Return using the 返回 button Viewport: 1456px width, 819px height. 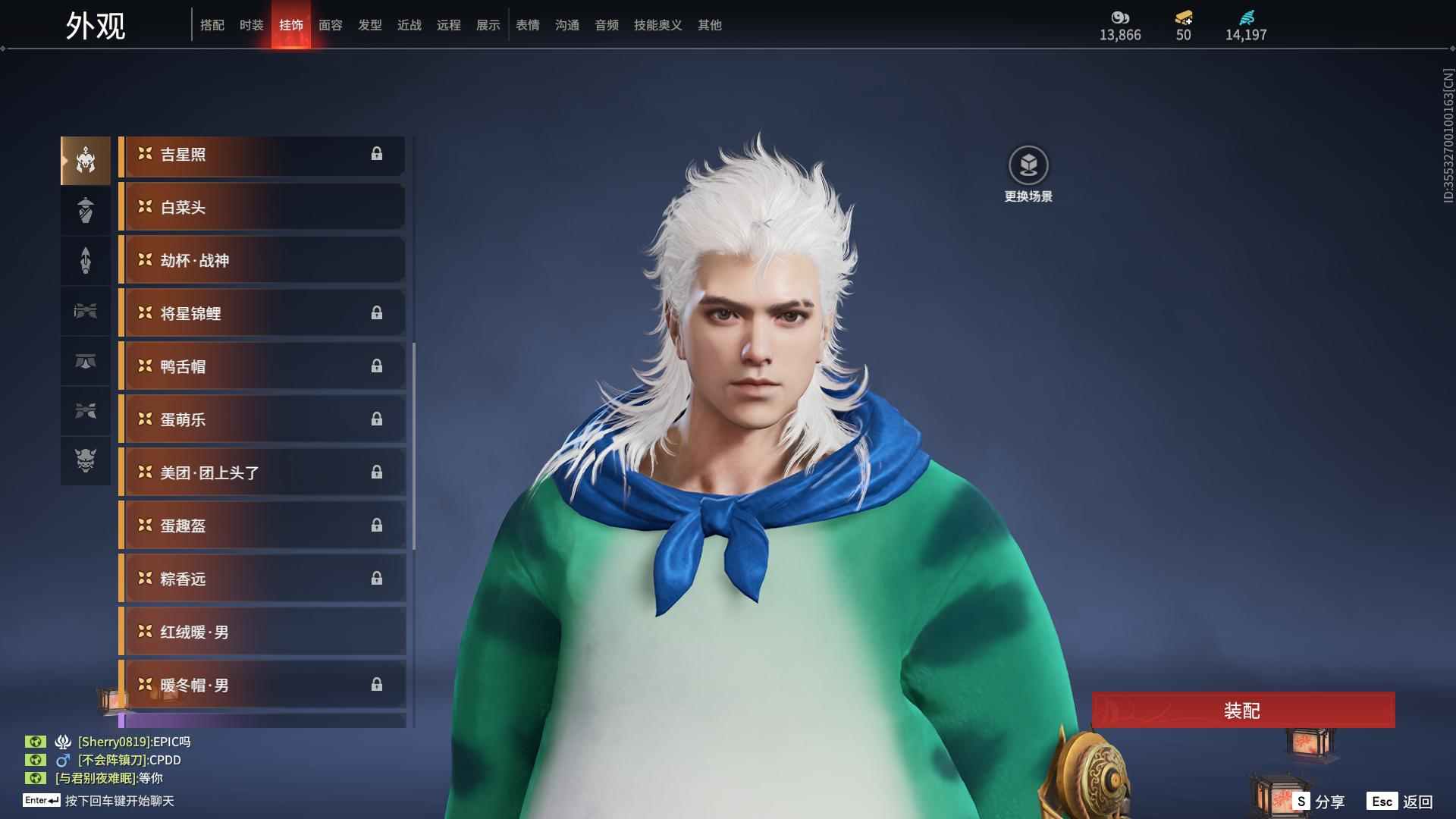click(x=1401, y=802)
